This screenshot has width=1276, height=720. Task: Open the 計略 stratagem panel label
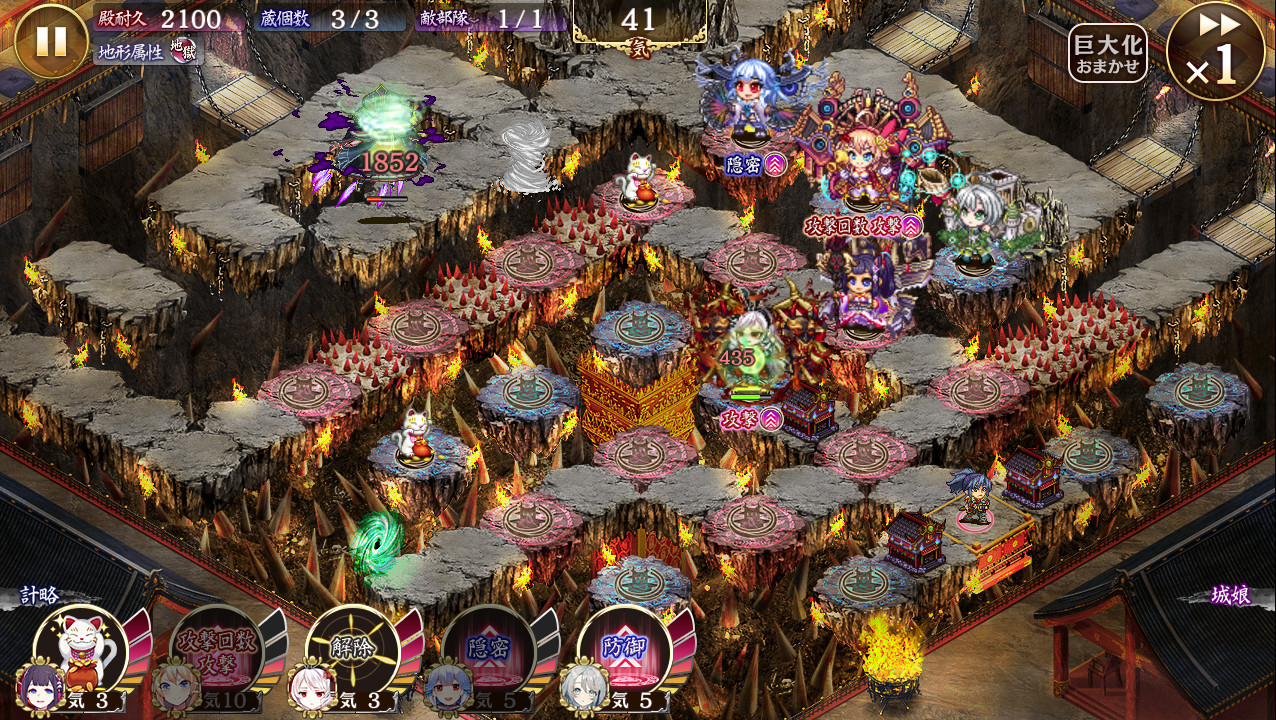coord(40,595)
